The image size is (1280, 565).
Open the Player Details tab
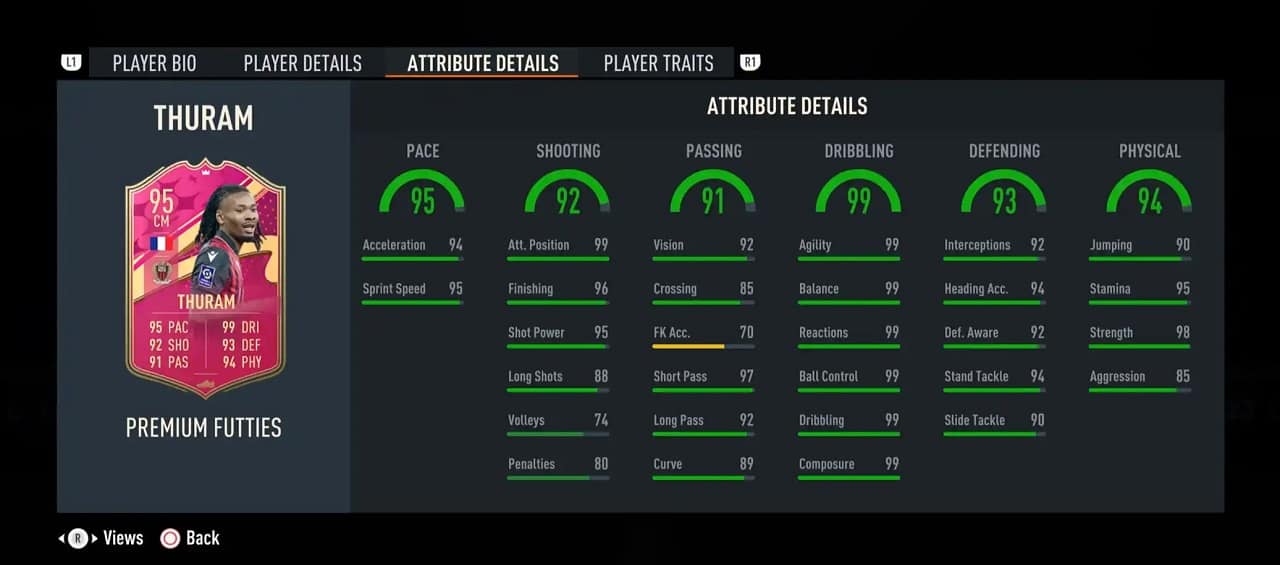(x=302, y=63)
